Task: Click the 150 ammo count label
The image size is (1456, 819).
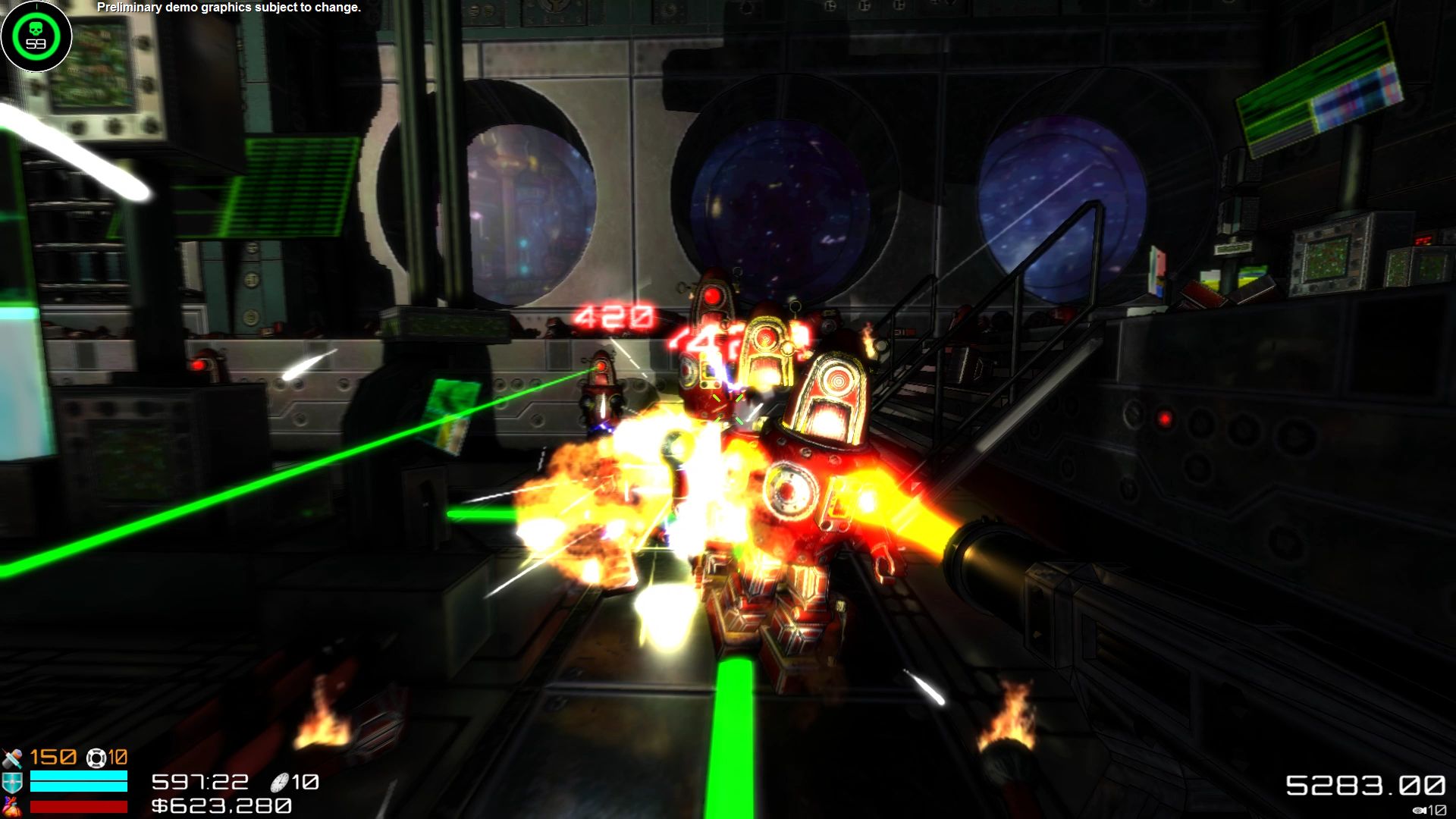Action: 52,758
